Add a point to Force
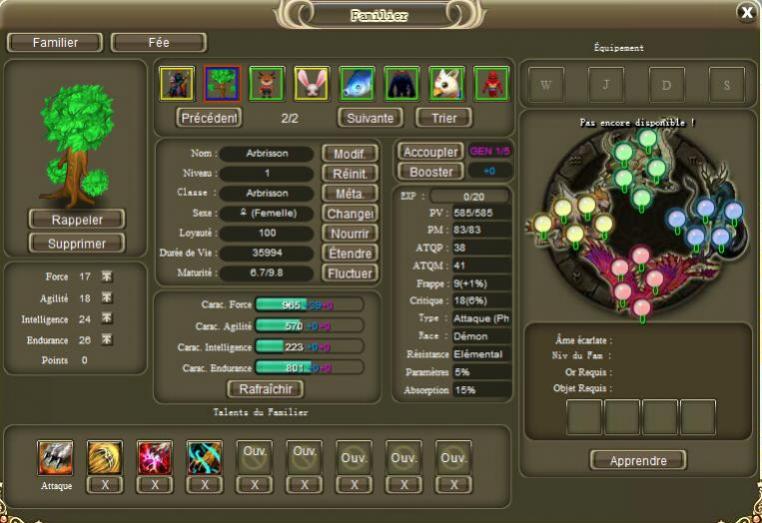The width and height of the screenshot is (762, 523). pyautogui.click(x=107, y=277)
